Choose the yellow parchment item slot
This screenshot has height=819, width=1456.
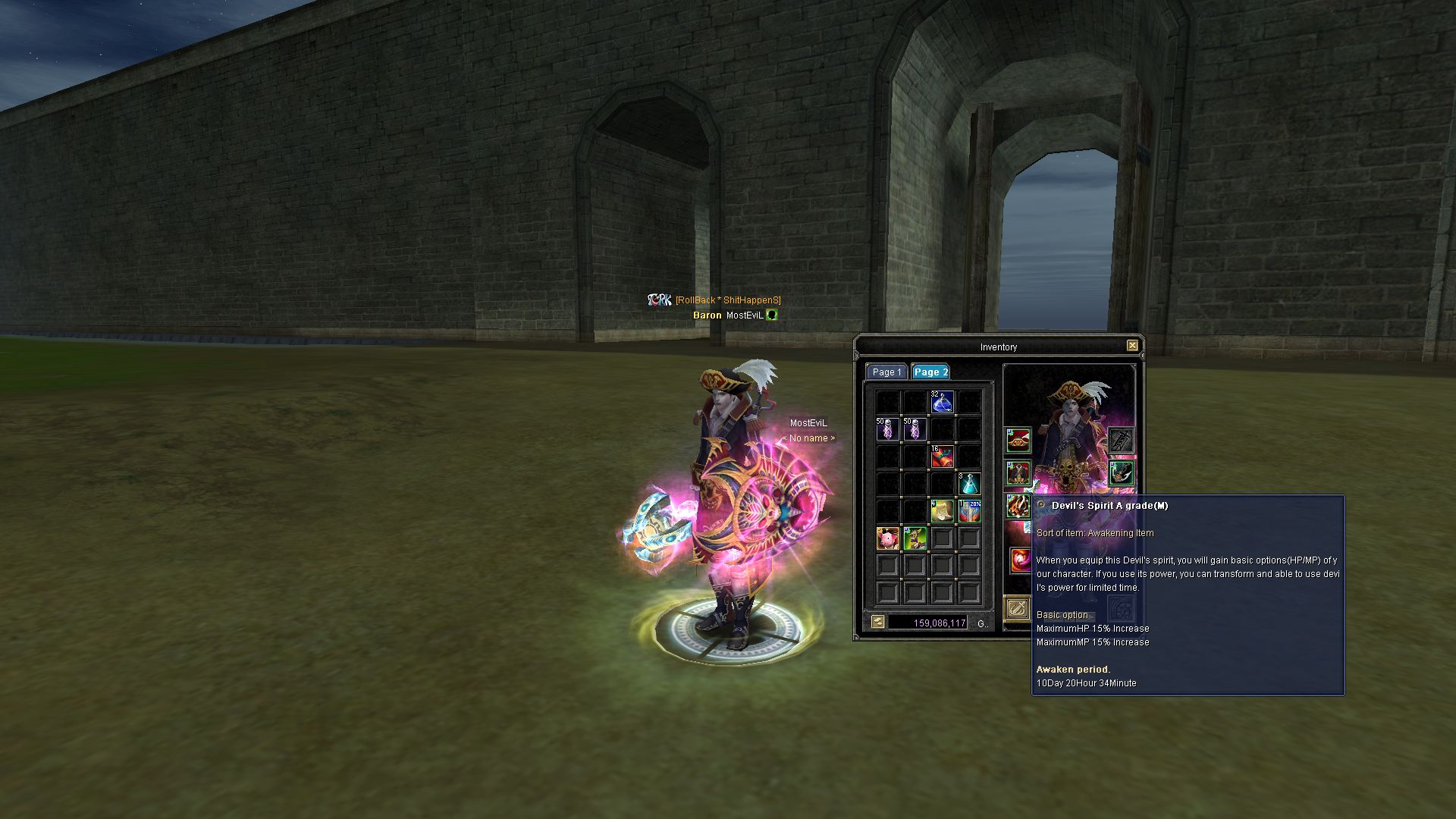942,511
